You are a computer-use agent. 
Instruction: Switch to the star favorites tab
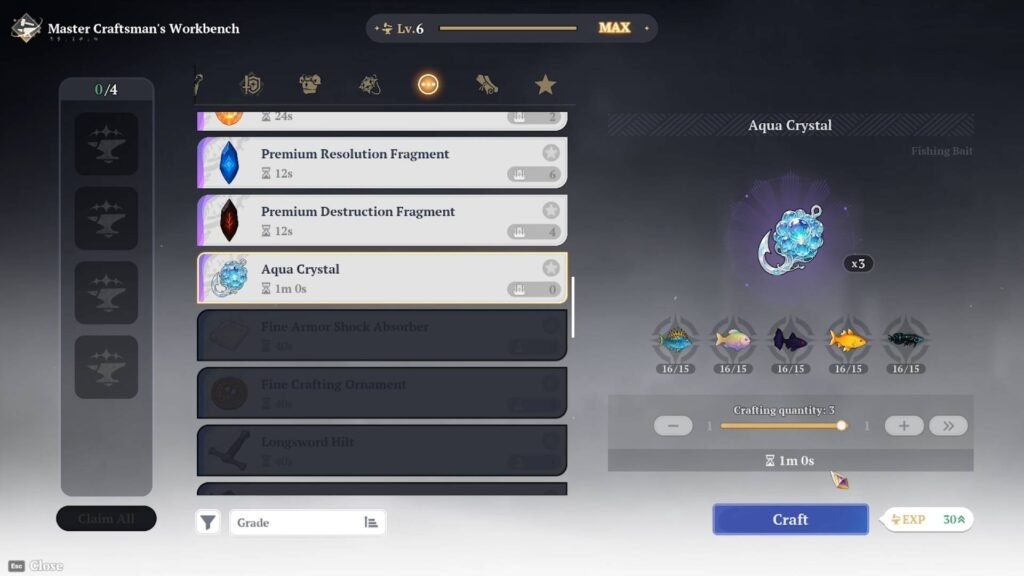(545, 85)
